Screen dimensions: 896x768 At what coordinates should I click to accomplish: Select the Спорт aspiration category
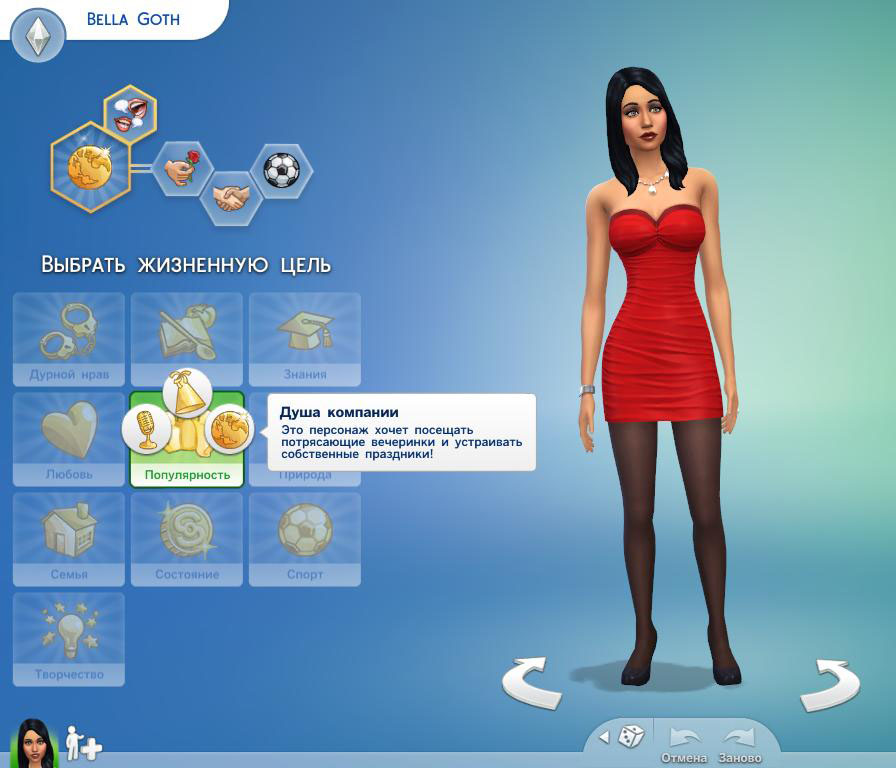click(x=305, y=539)
